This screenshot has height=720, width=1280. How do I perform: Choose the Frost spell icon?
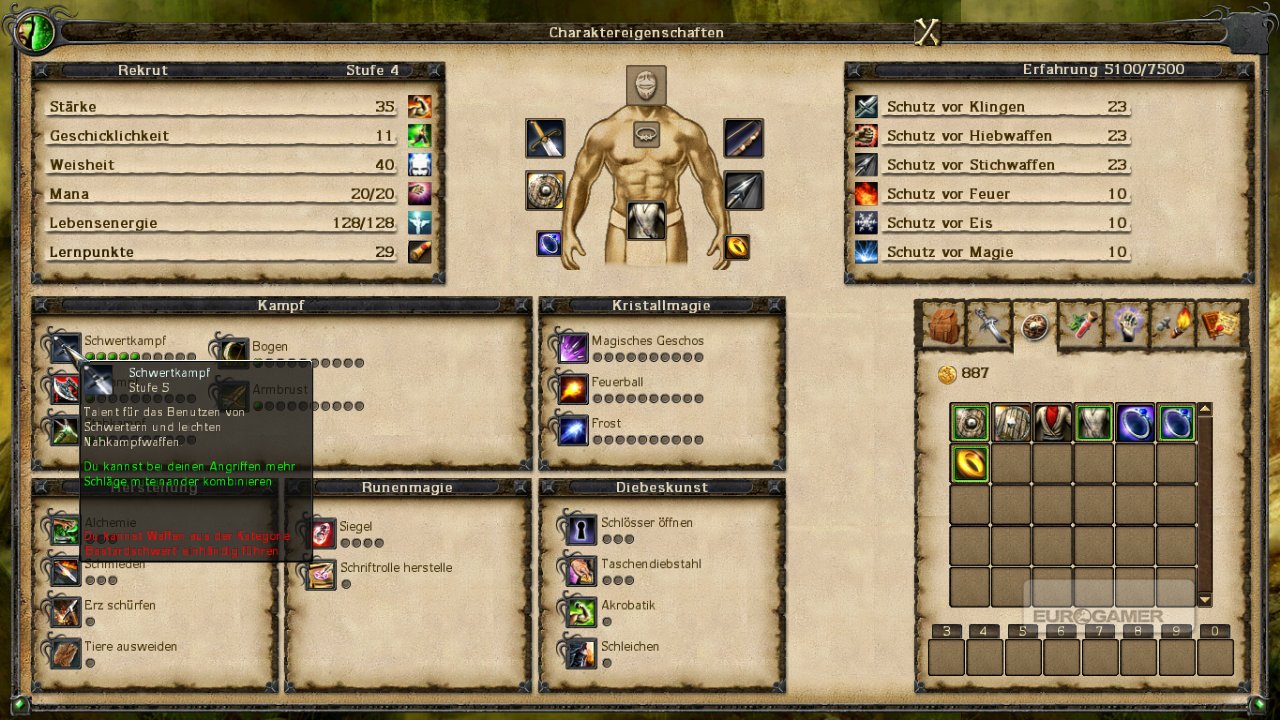573,430
